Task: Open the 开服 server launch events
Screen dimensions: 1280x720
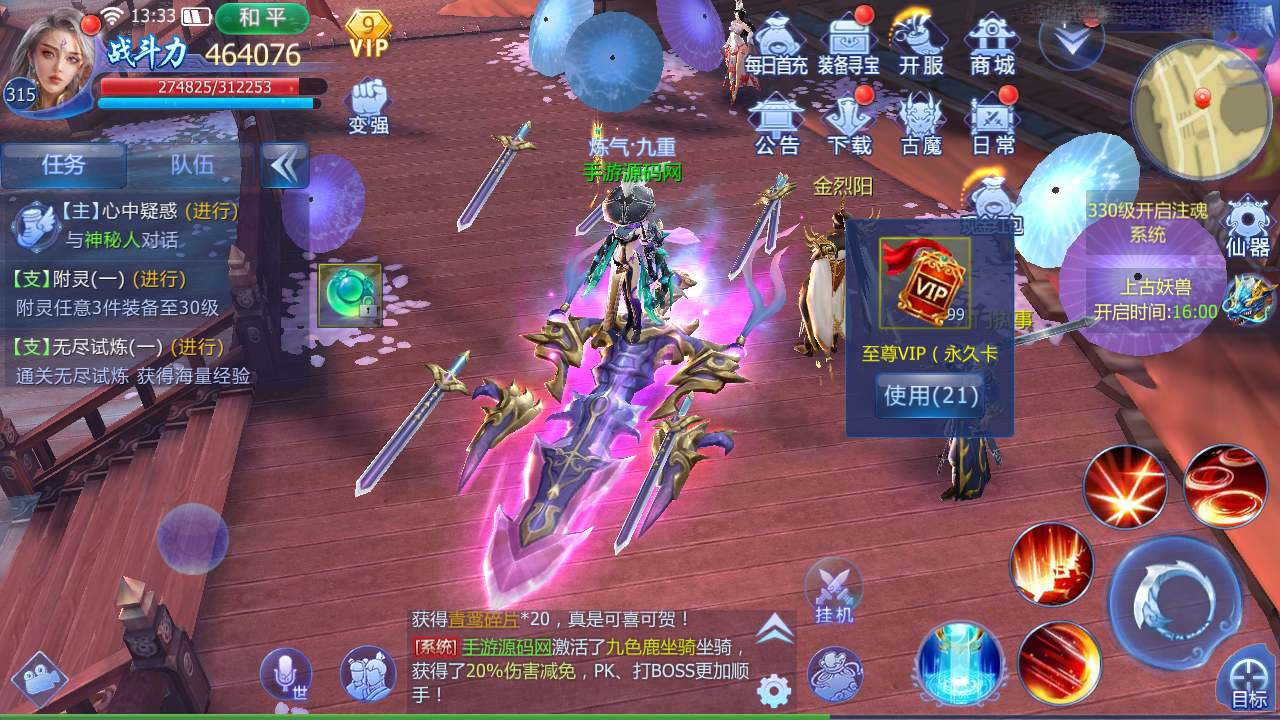Action: [x=920, y=45]
